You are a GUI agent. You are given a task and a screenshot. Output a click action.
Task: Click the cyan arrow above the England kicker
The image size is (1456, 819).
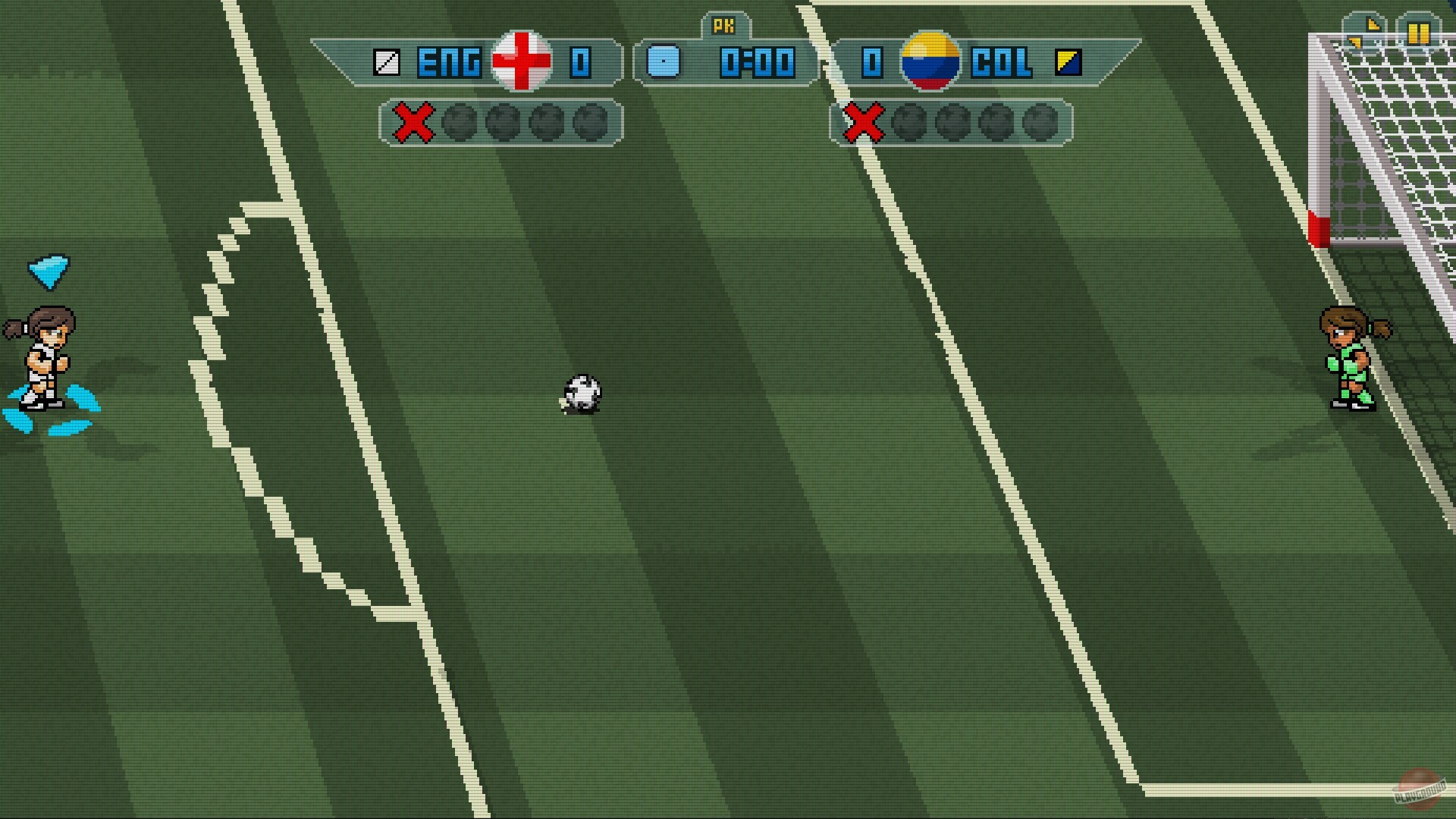tap(47, 271)
